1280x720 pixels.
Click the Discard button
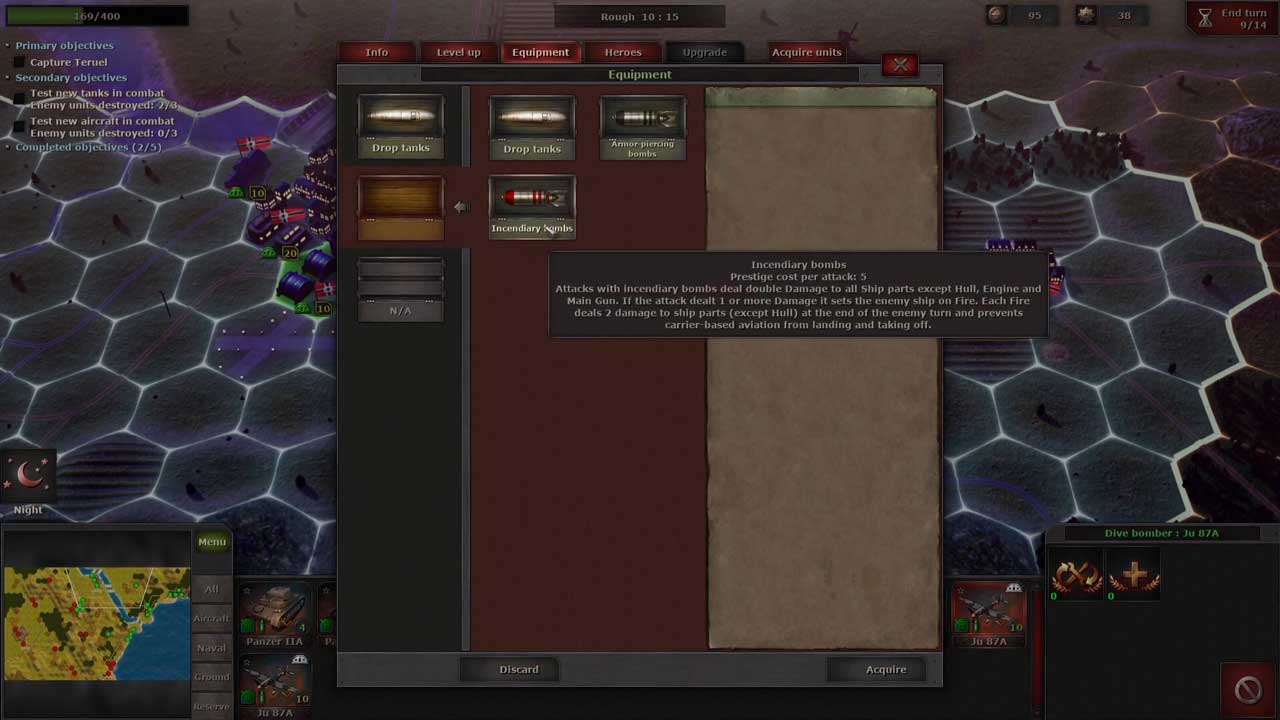click(519, 669)
